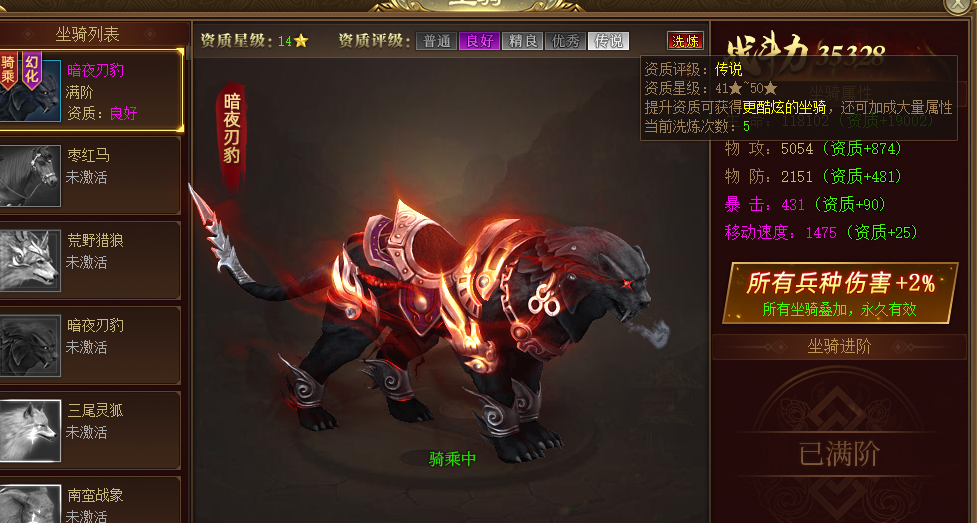Select the 传说 quality rating label
This screenshot has height=523, width=977.
click(x=608, y=41)
